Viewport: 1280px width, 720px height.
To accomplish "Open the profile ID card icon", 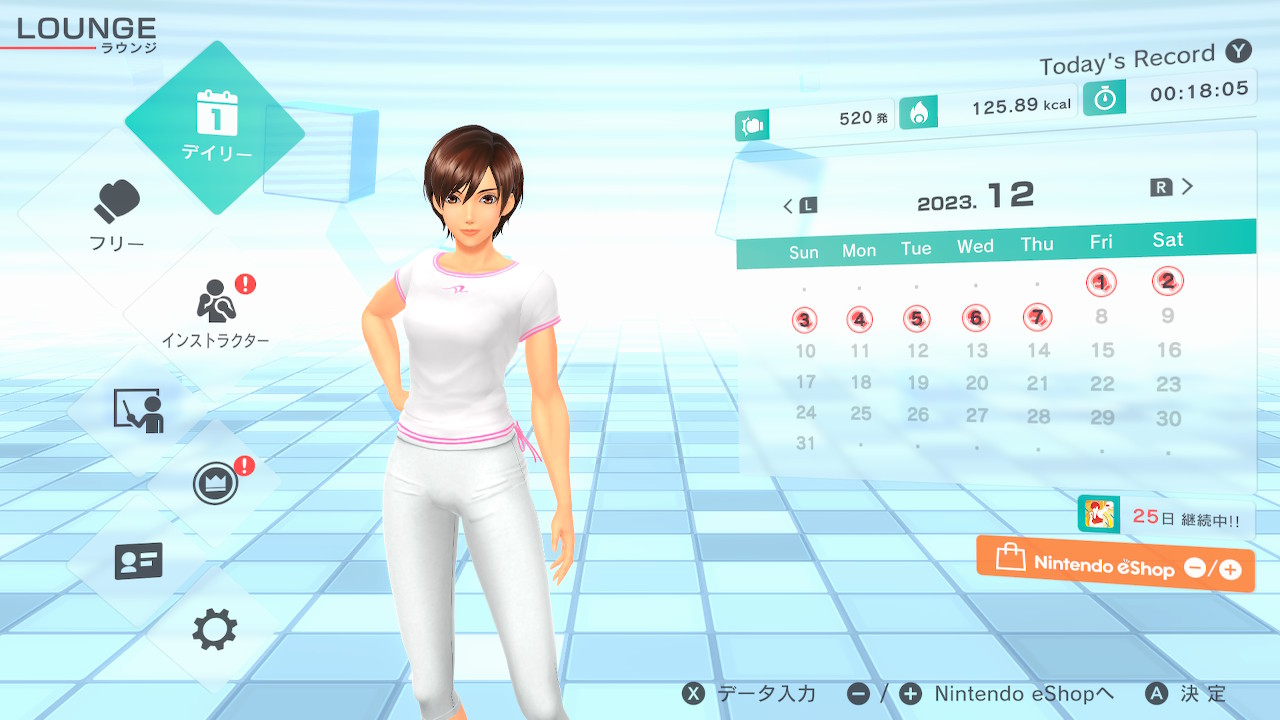I will click(139, 561).
